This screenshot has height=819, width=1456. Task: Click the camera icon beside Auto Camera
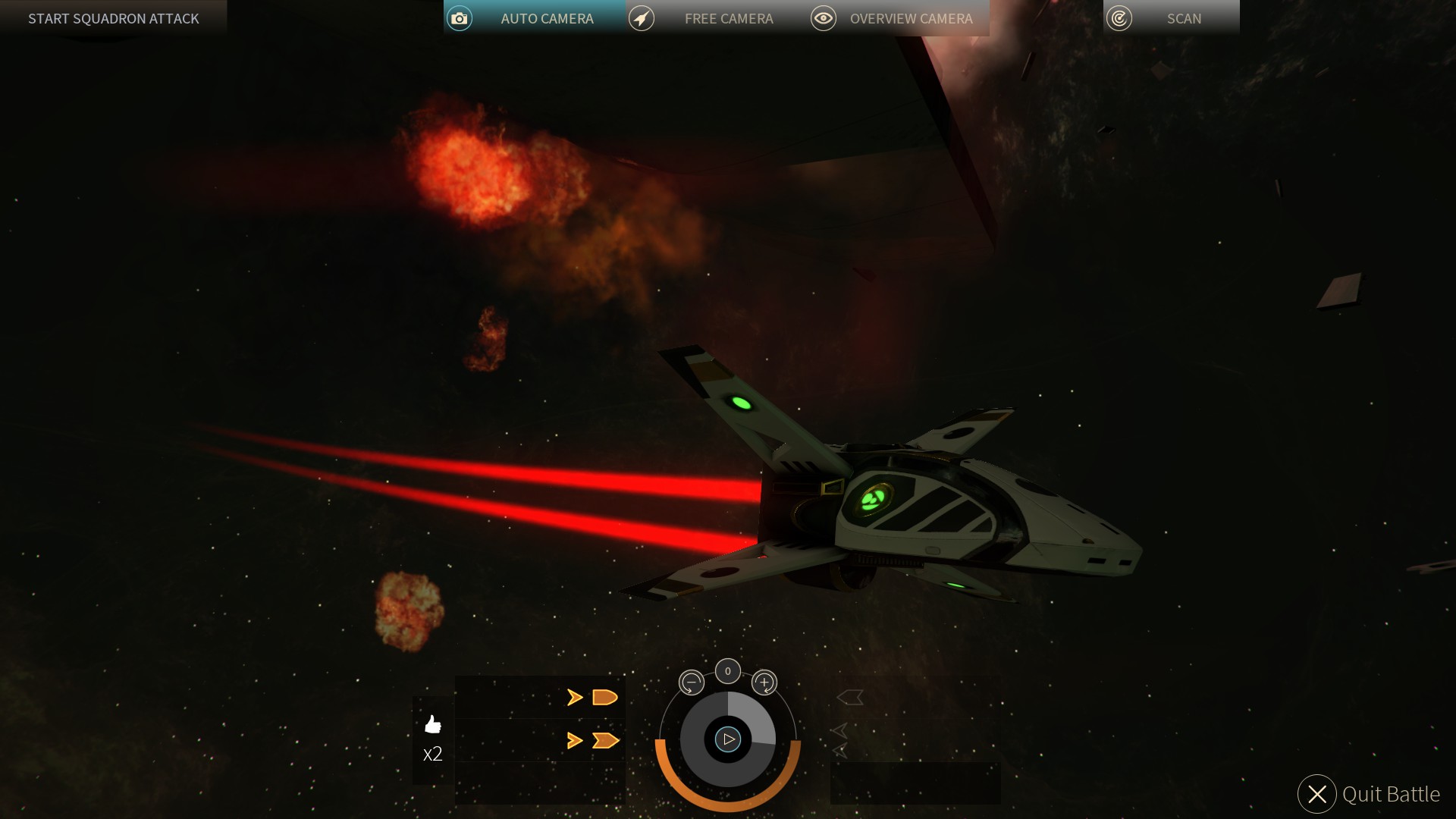(459, 17)
